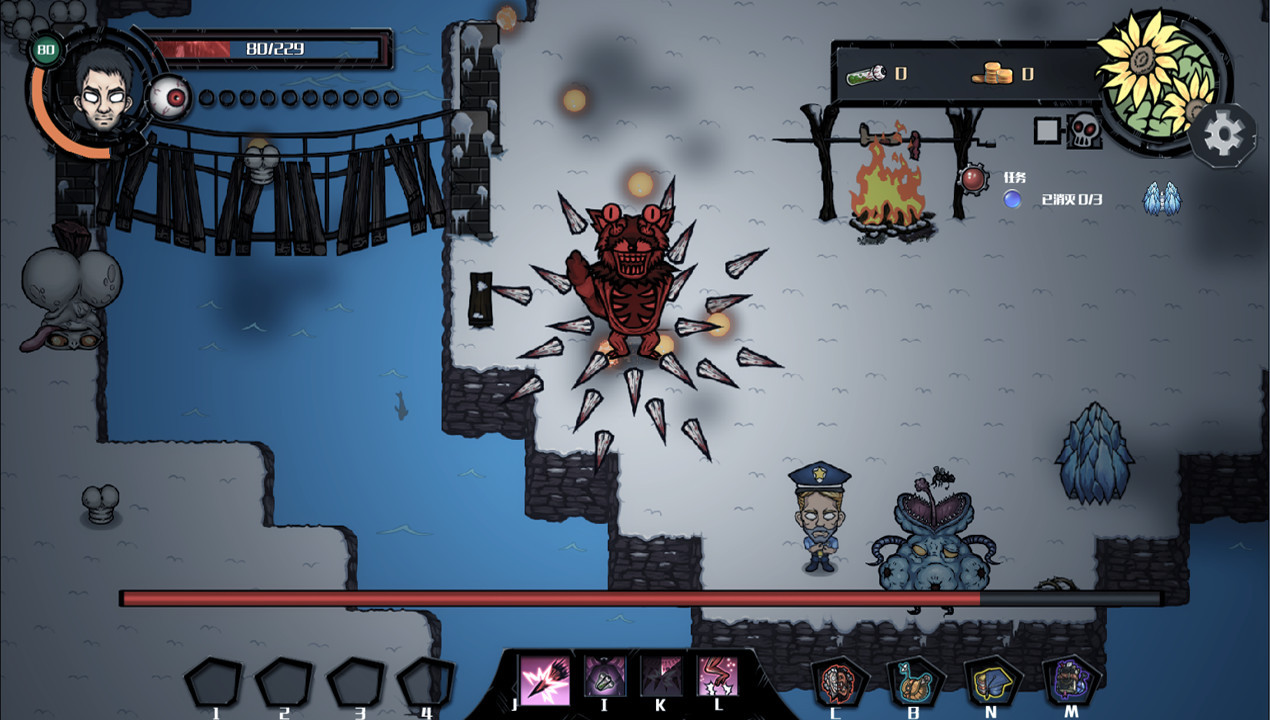
Task: Click the eyeball vial currency icon
Action: pos(866,73)
